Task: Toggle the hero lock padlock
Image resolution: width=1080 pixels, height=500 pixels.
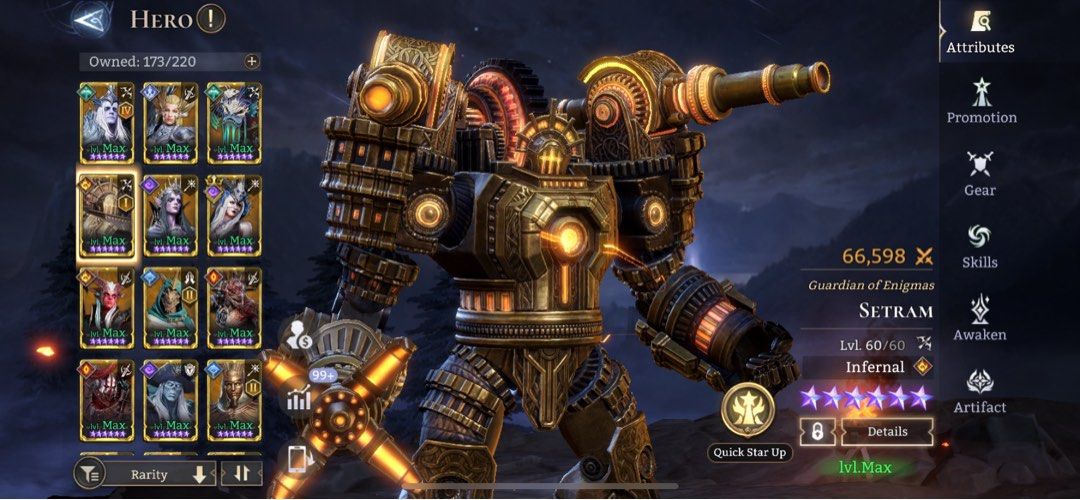Action: (x=817, y=432)
